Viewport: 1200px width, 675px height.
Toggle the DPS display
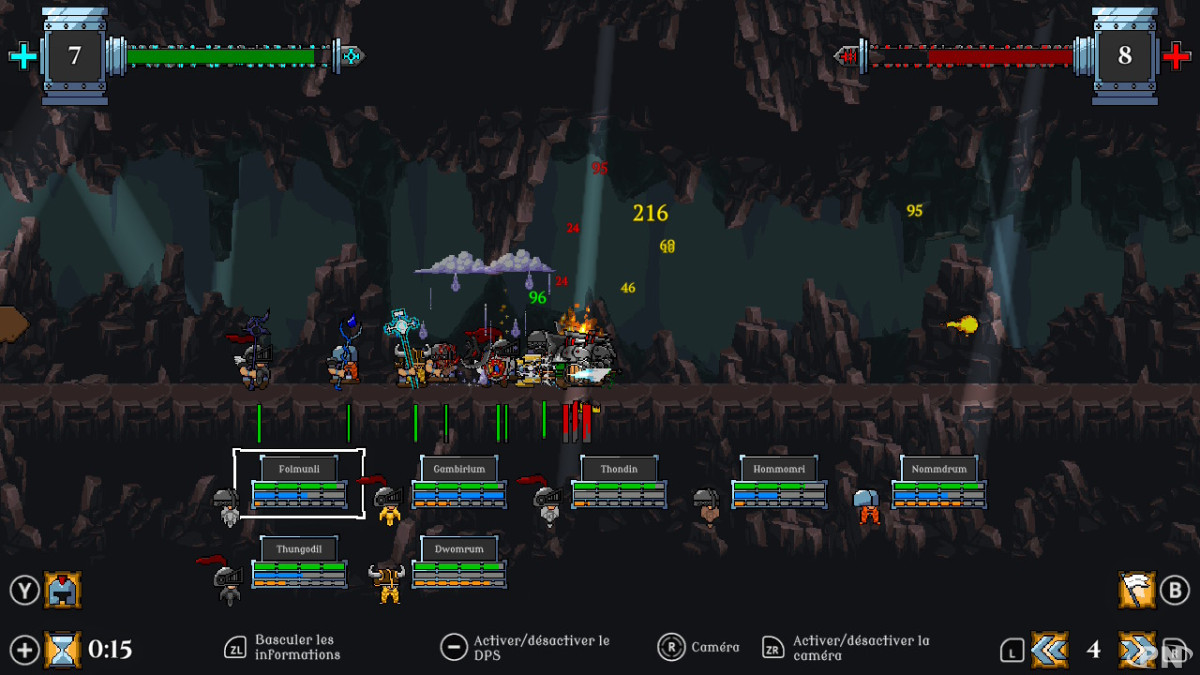pos(454,647)
